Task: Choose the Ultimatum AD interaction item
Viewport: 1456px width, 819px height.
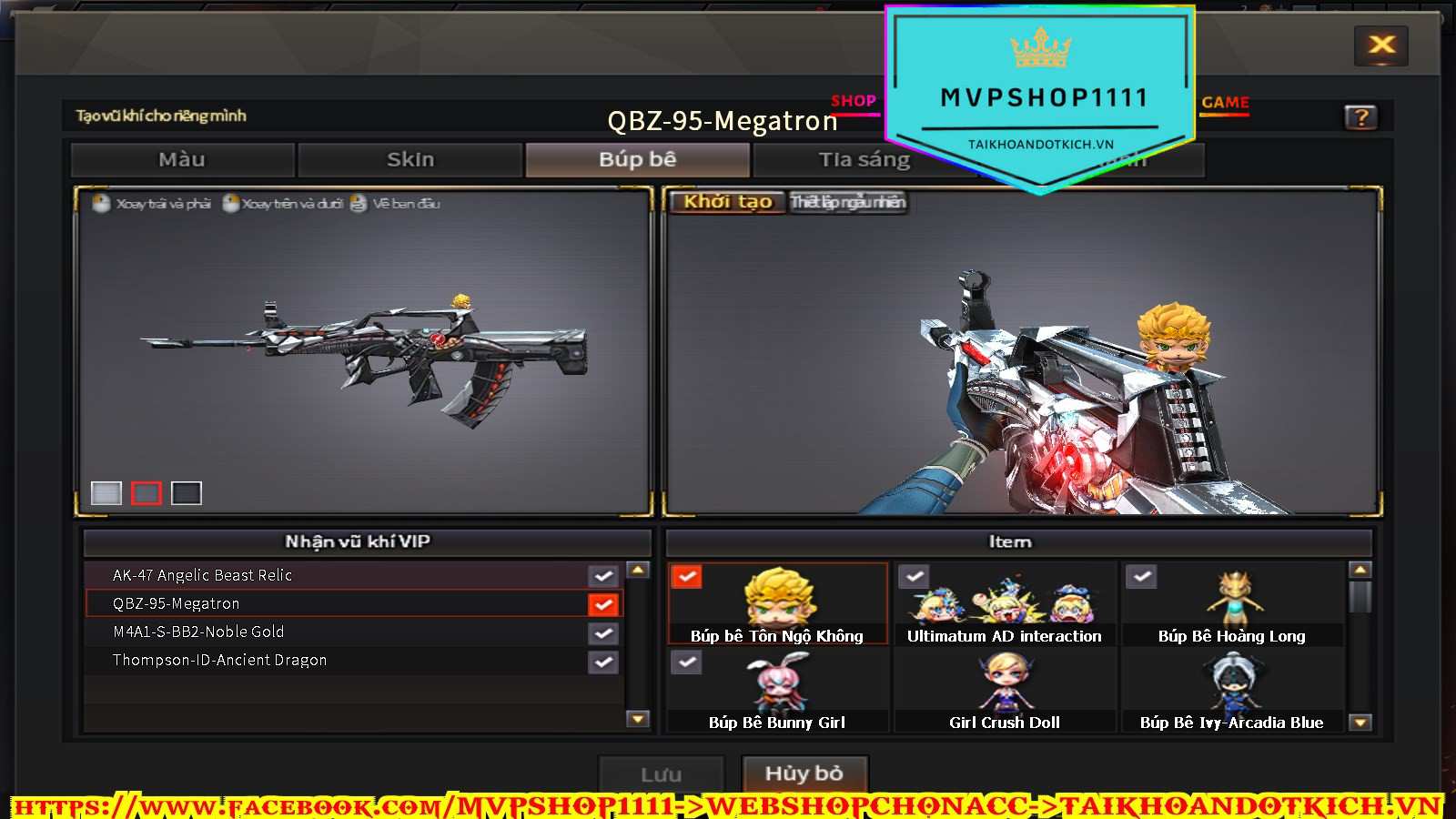Action: click(1005, 603)
